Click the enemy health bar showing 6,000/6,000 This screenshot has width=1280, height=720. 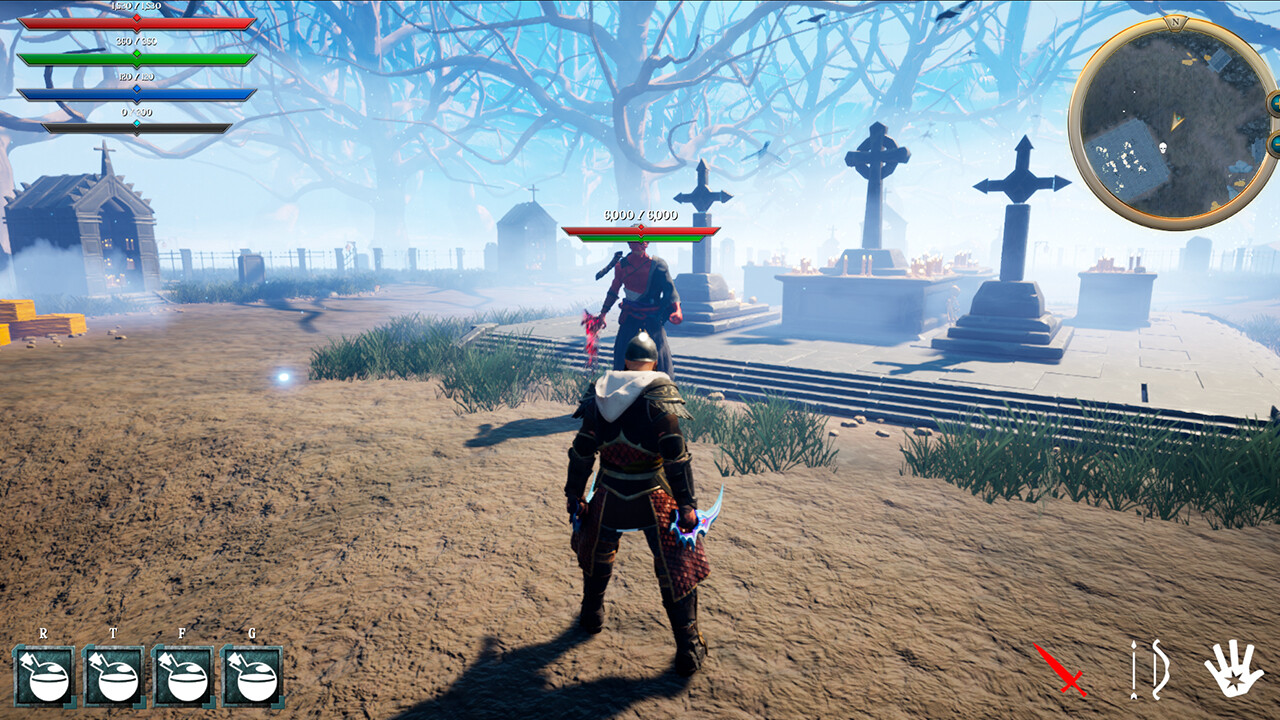(x=641, y=228)
